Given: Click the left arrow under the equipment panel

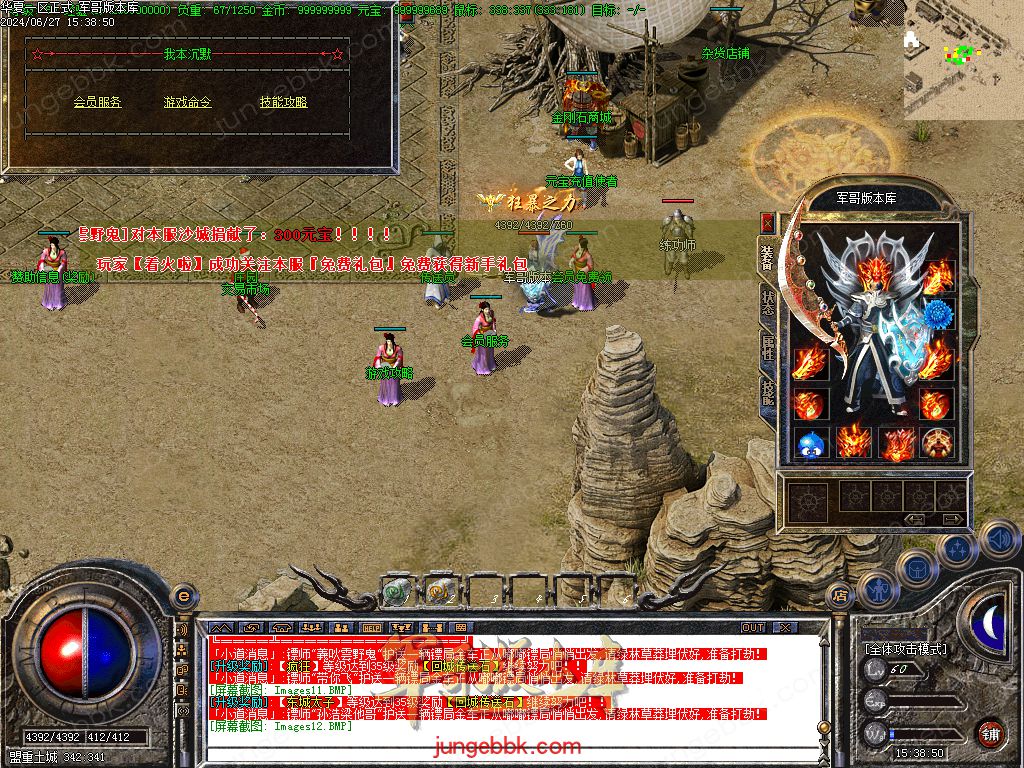Looking at the screenshot, I should [x=915, y=519].
